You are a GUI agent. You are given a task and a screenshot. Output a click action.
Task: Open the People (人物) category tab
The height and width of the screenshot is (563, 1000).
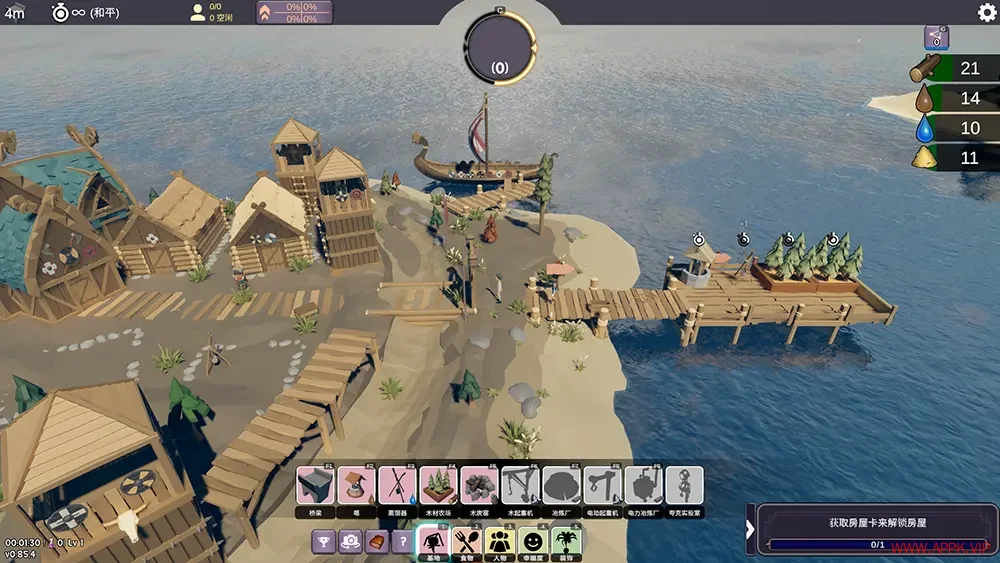click(x=500, y=542)
